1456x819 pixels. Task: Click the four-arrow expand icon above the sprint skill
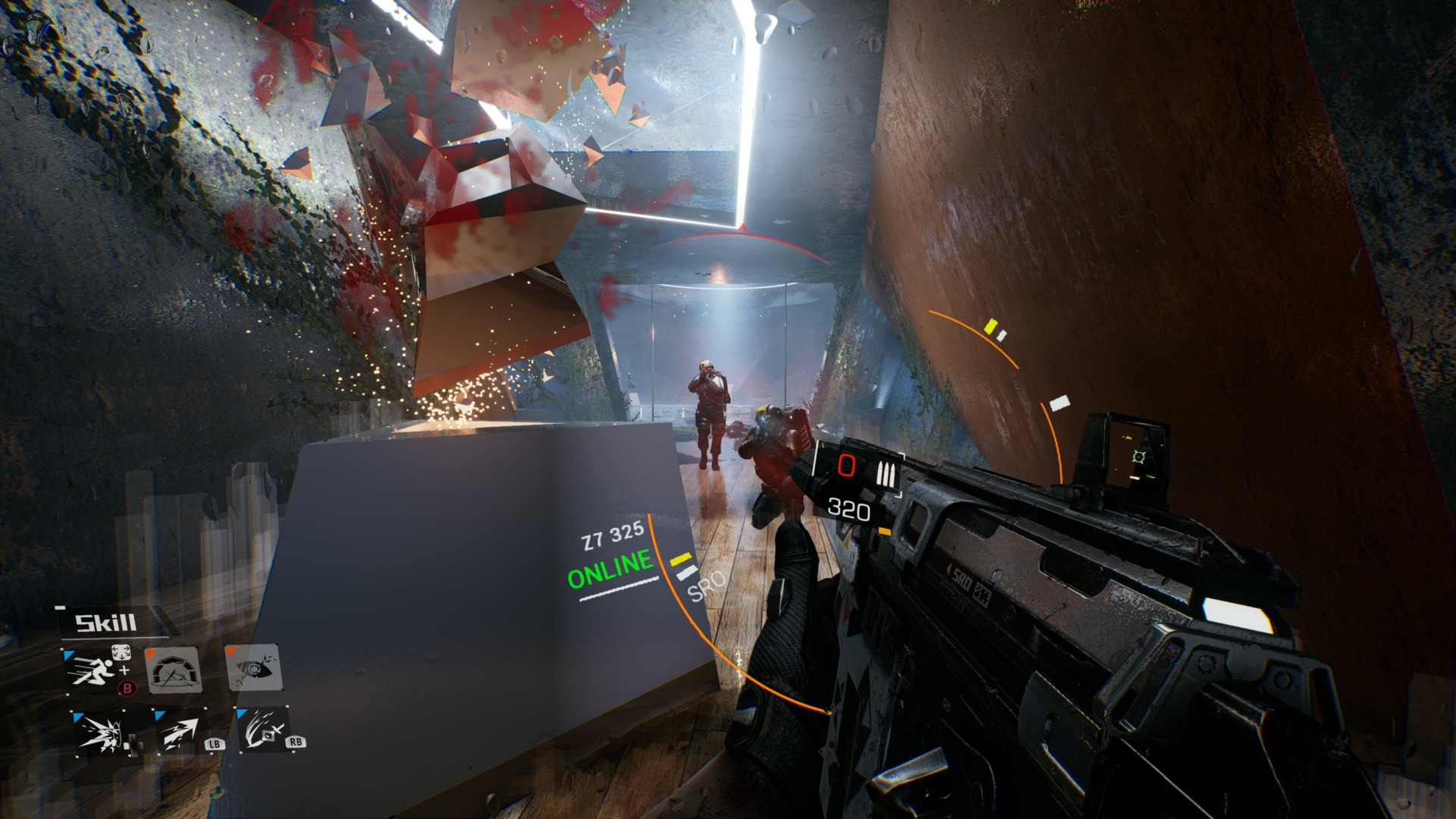[122, 654]
